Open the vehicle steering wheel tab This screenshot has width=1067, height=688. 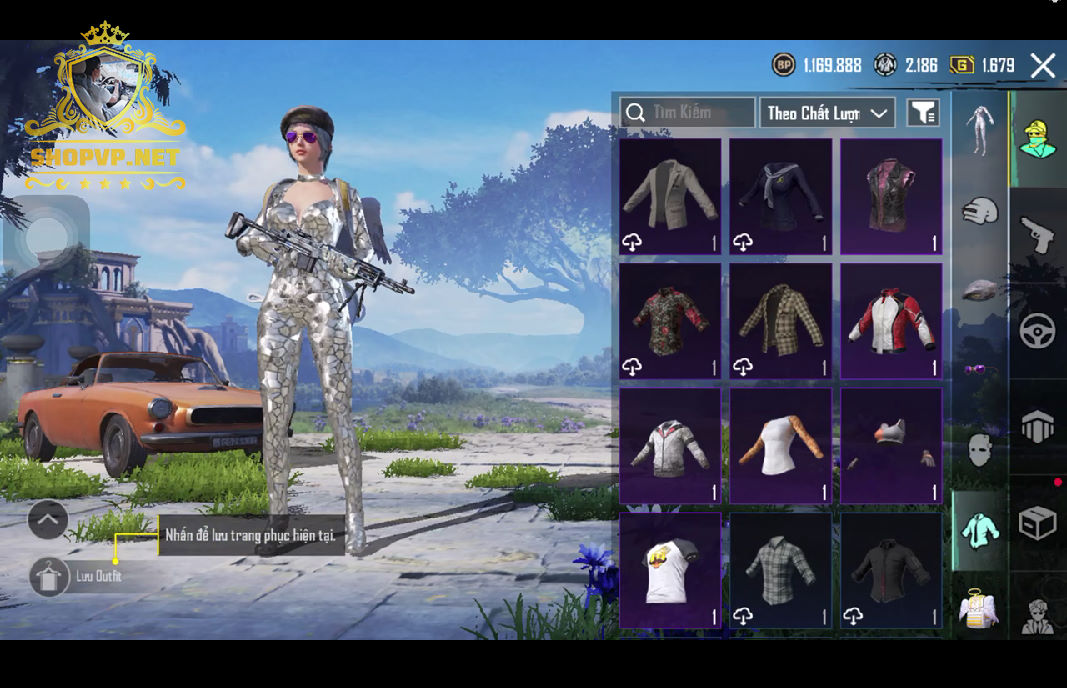pos(1037,331)
